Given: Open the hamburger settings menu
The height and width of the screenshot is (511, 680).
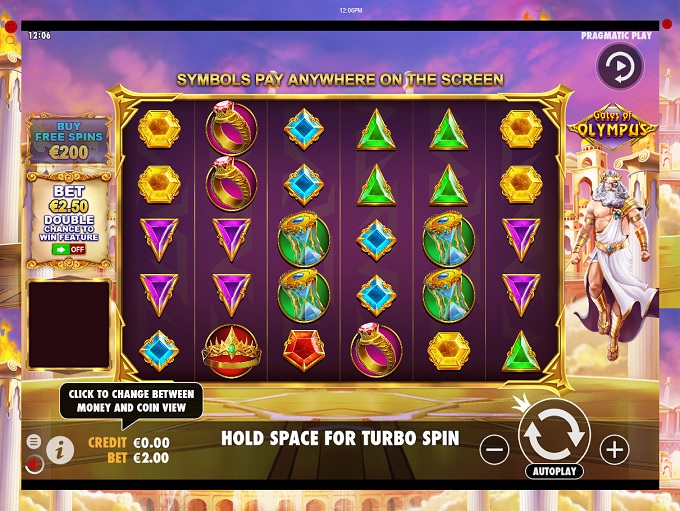Looking at the screenshot, I should coord(34,441).
